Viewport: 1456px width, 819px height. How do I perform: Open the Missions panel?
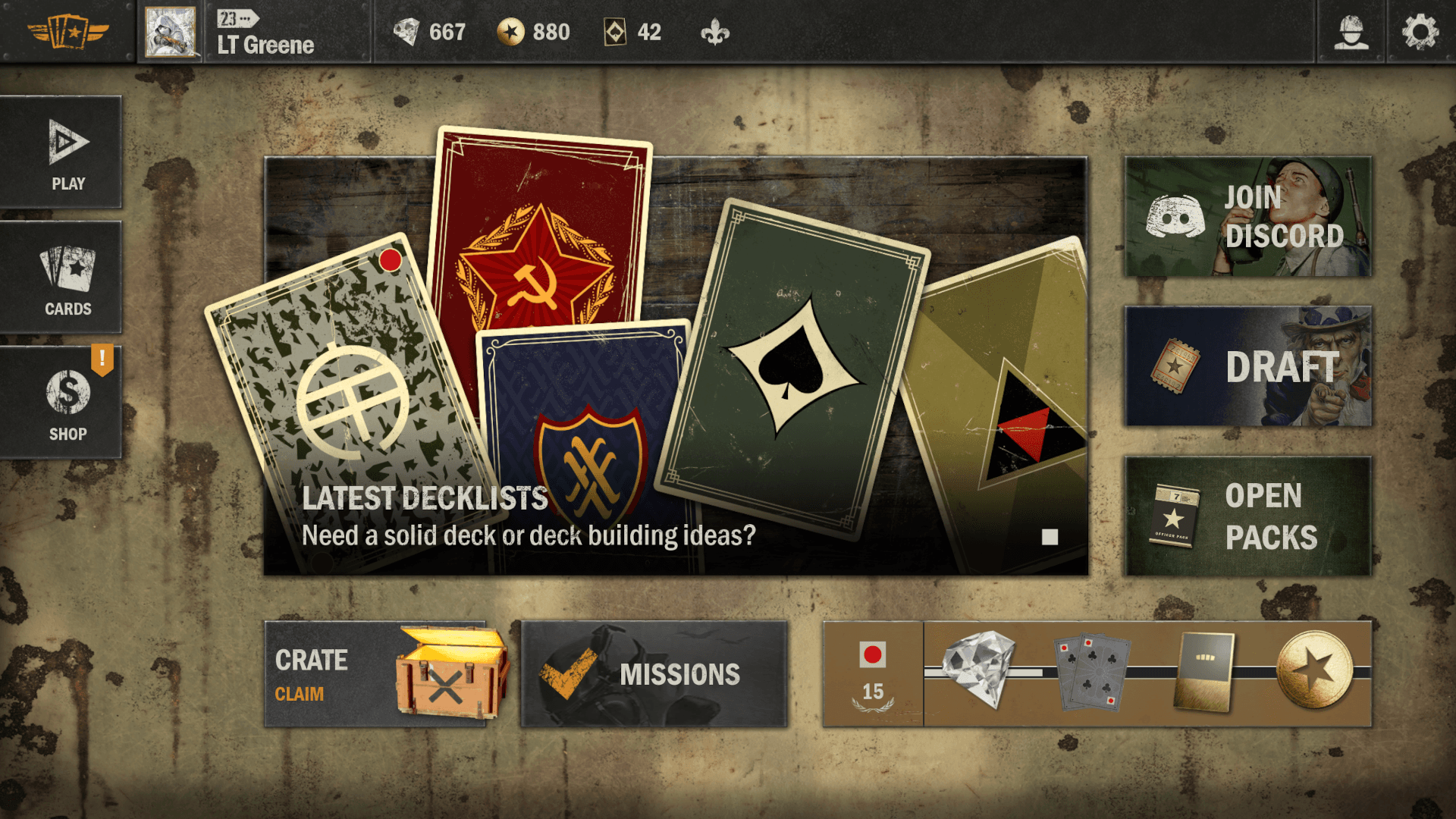[654, 674]
